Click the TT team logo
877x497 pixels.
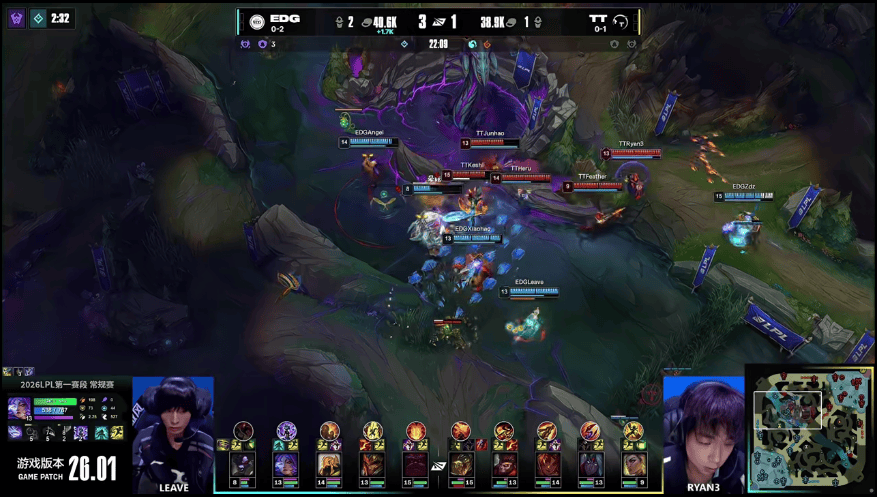point(621,21)
